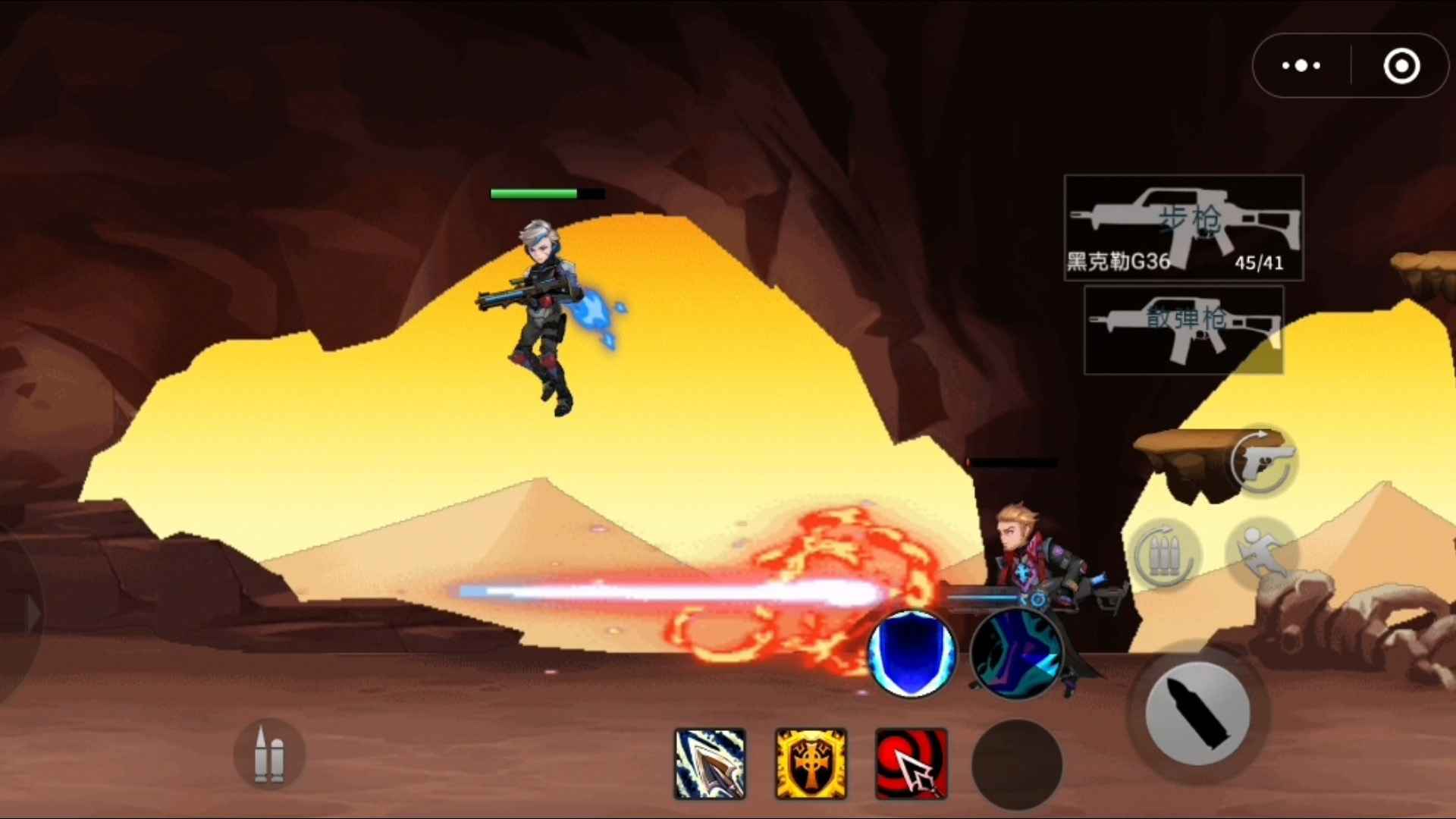
Task: Tap the ammo reload icon
Action: point(1166,554)
